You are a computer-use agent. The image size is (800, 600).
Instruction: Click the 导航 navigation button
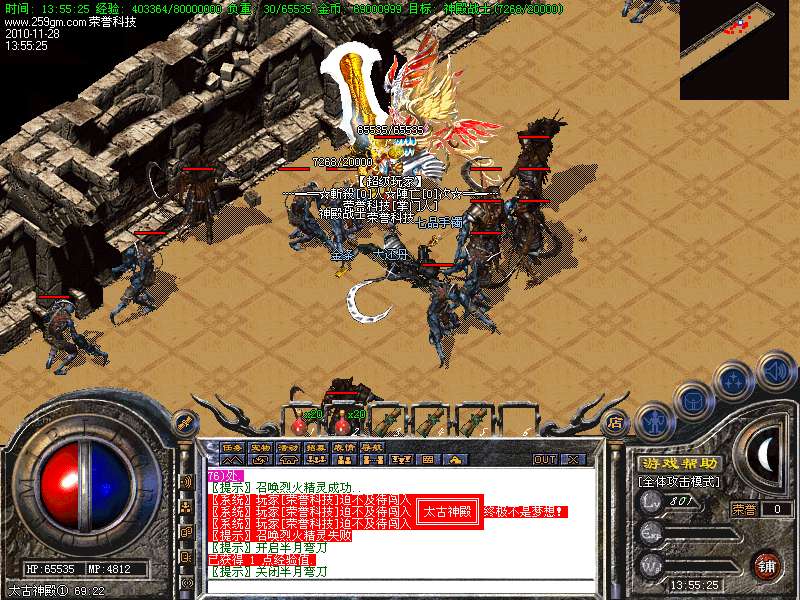(372, 447)
